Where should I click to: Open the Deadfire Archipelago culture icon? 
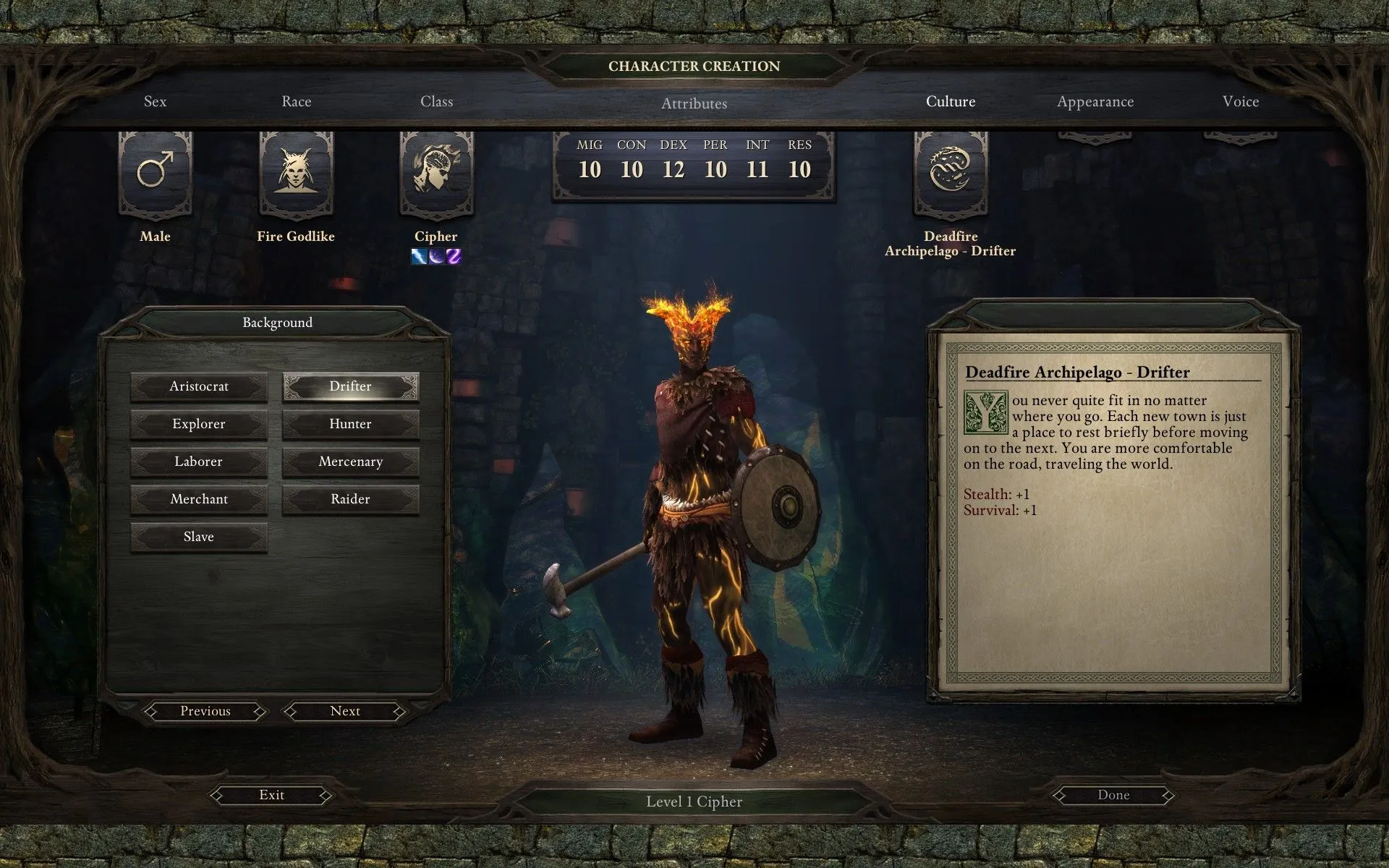(950, 174)
